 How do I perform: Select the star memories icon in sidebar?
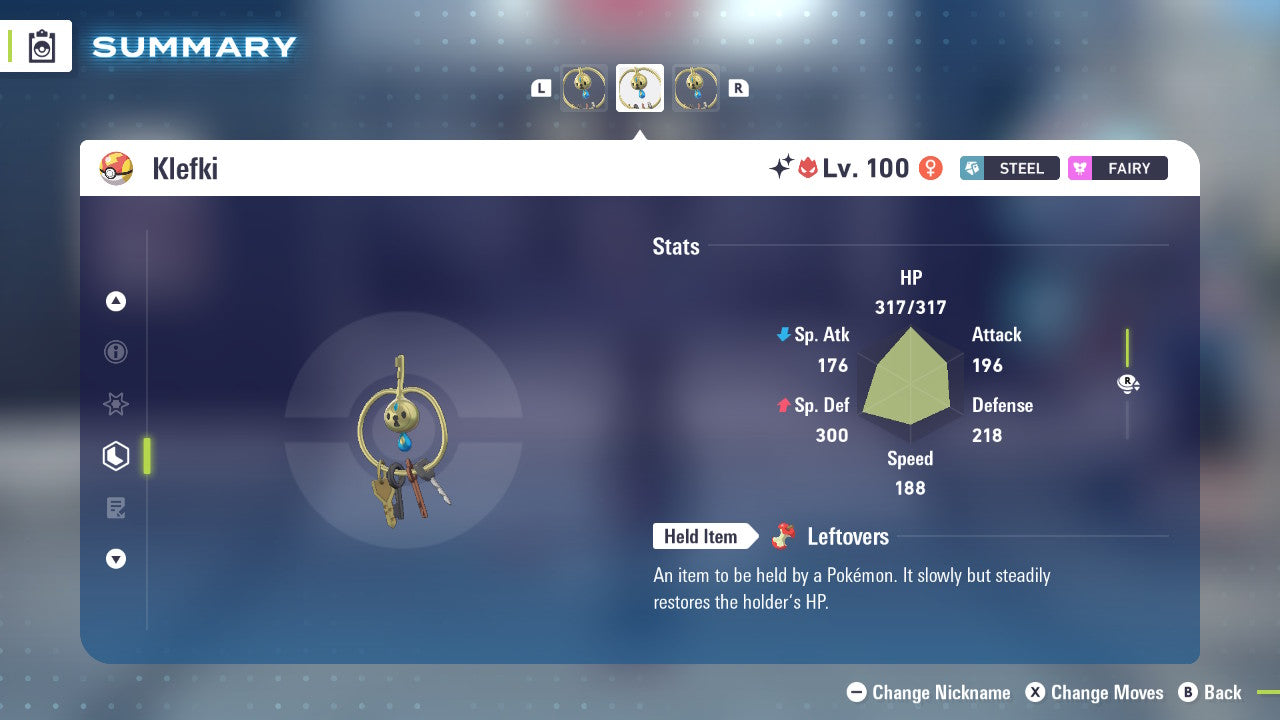pos(116,404)
